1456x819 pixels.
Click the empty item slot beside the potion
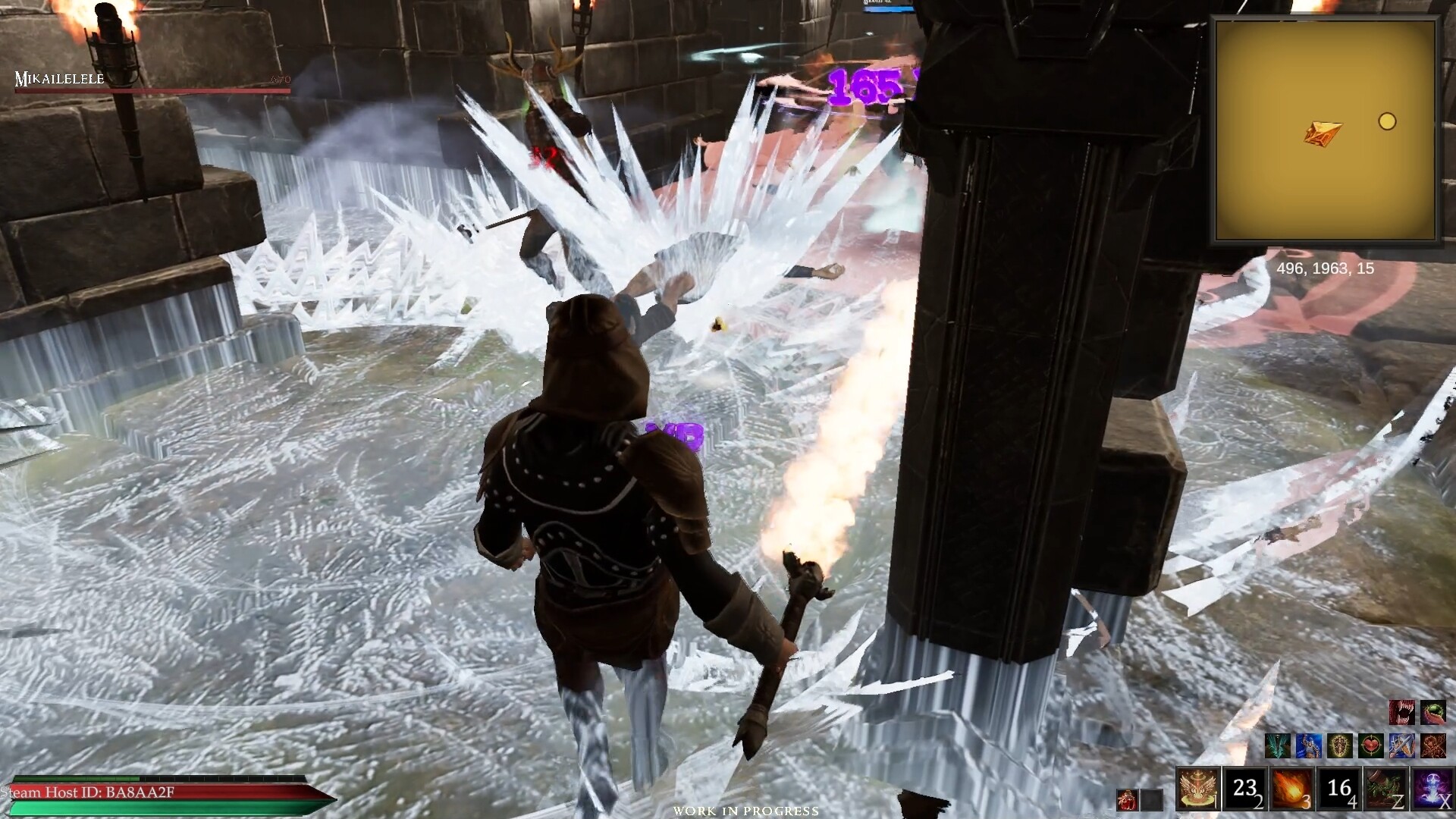(x=1150, y=802)
